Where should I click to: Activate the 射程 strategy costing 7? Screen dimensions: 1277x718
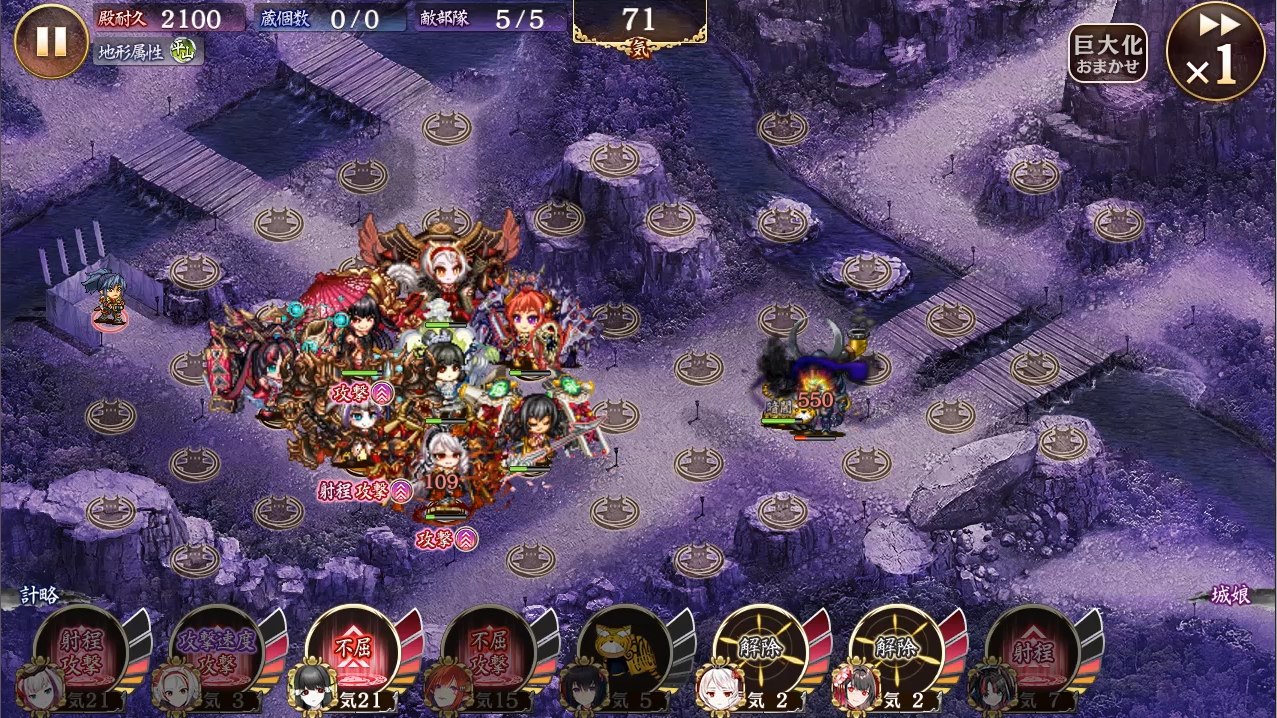(x=1032, y=654)
